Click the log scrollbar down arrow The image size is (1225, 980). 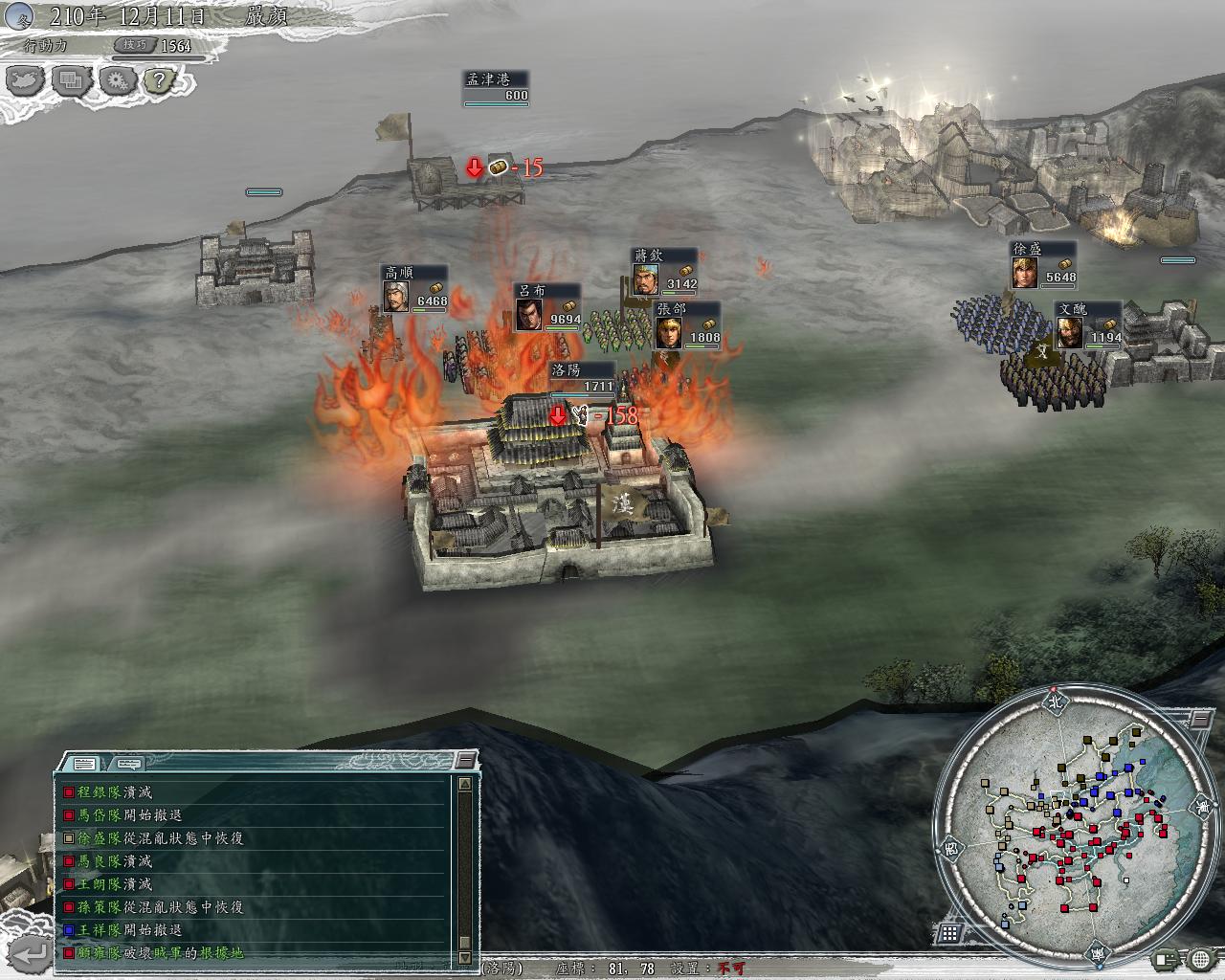[464, 957]
